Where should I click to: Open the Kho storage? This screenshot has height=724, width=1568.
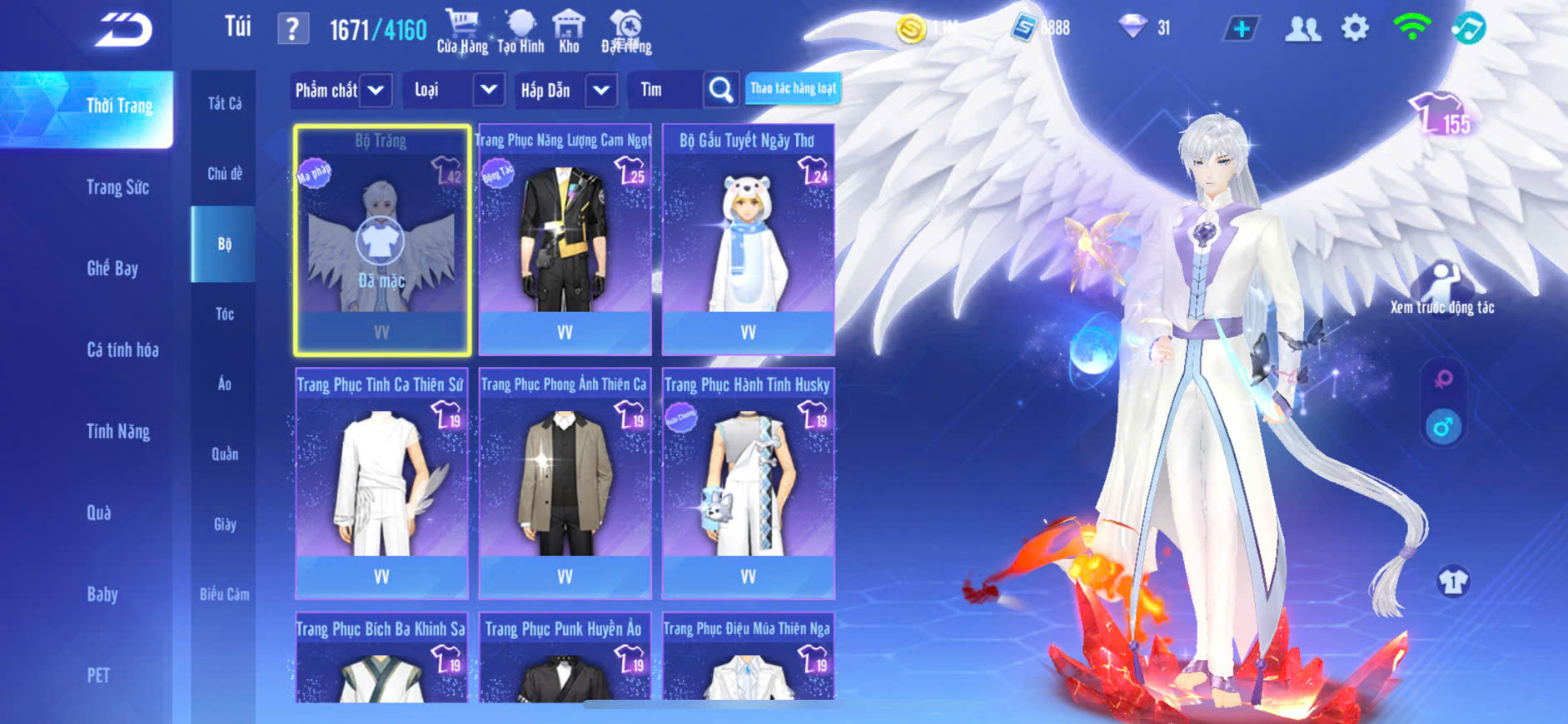tap(569, 31)
